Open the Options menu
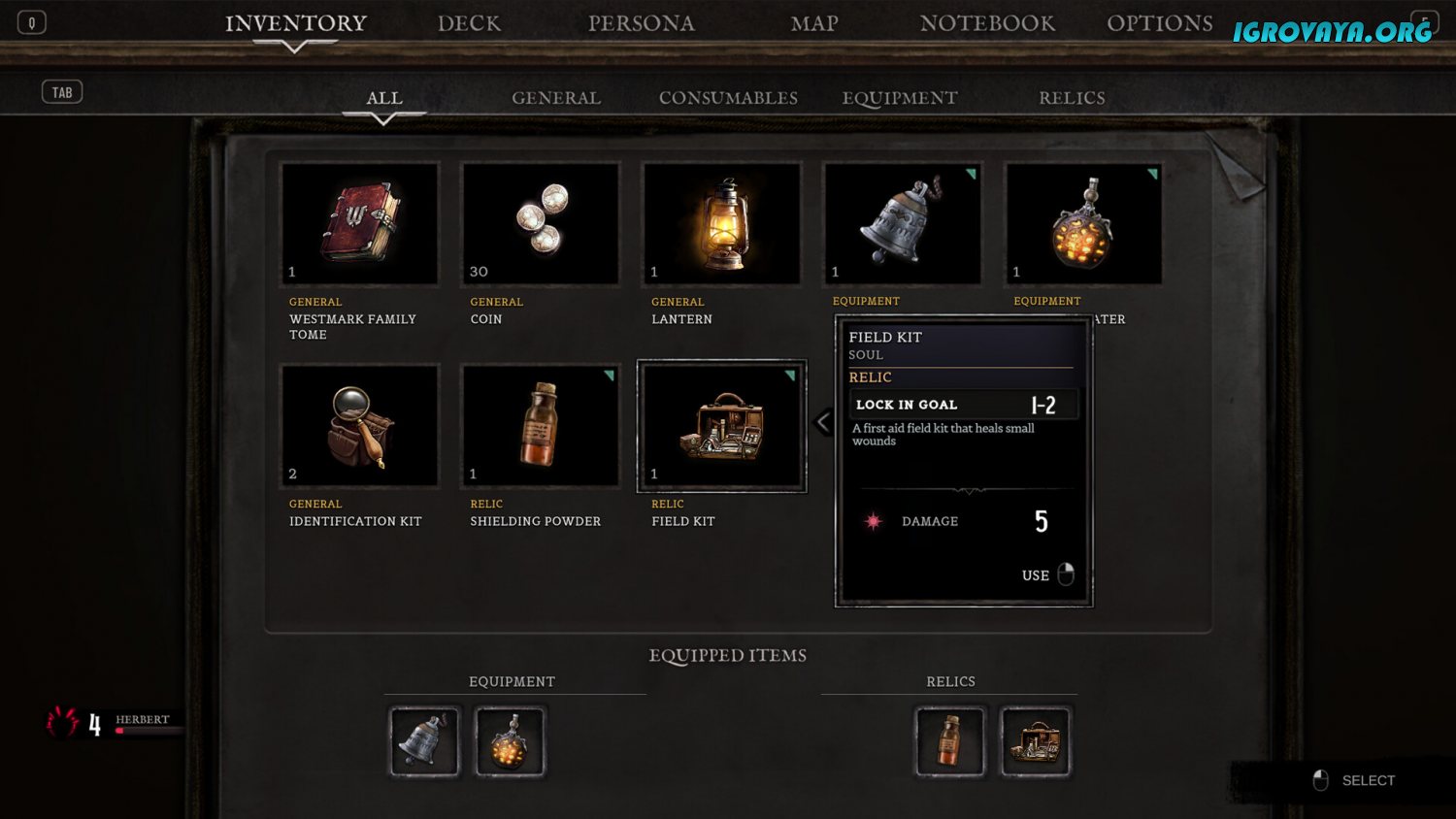This screenshot has height=819, width=1456. [1159, 23]
